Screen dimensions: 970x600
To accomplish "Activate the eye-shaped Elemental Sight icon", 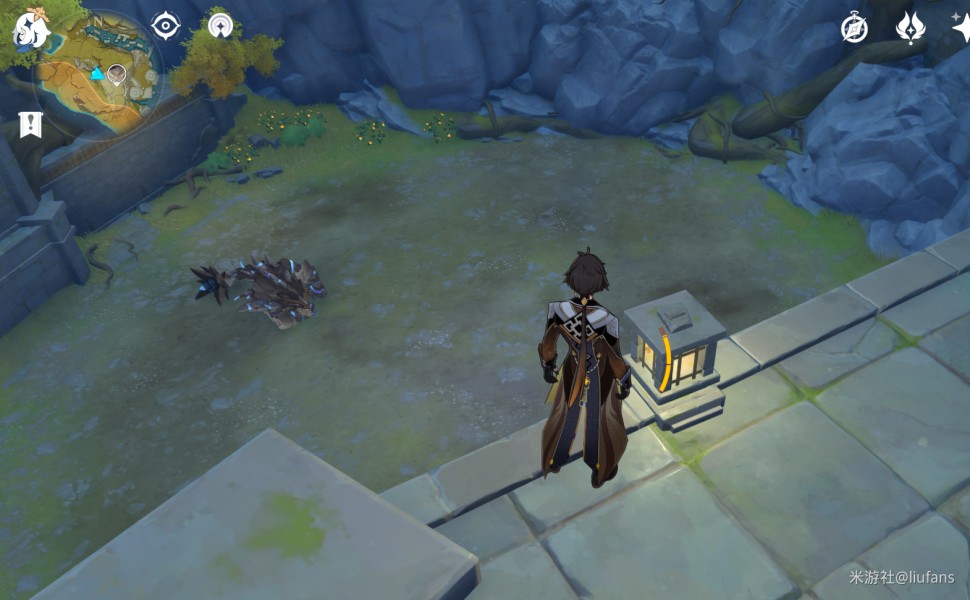I will coord(165,25).
